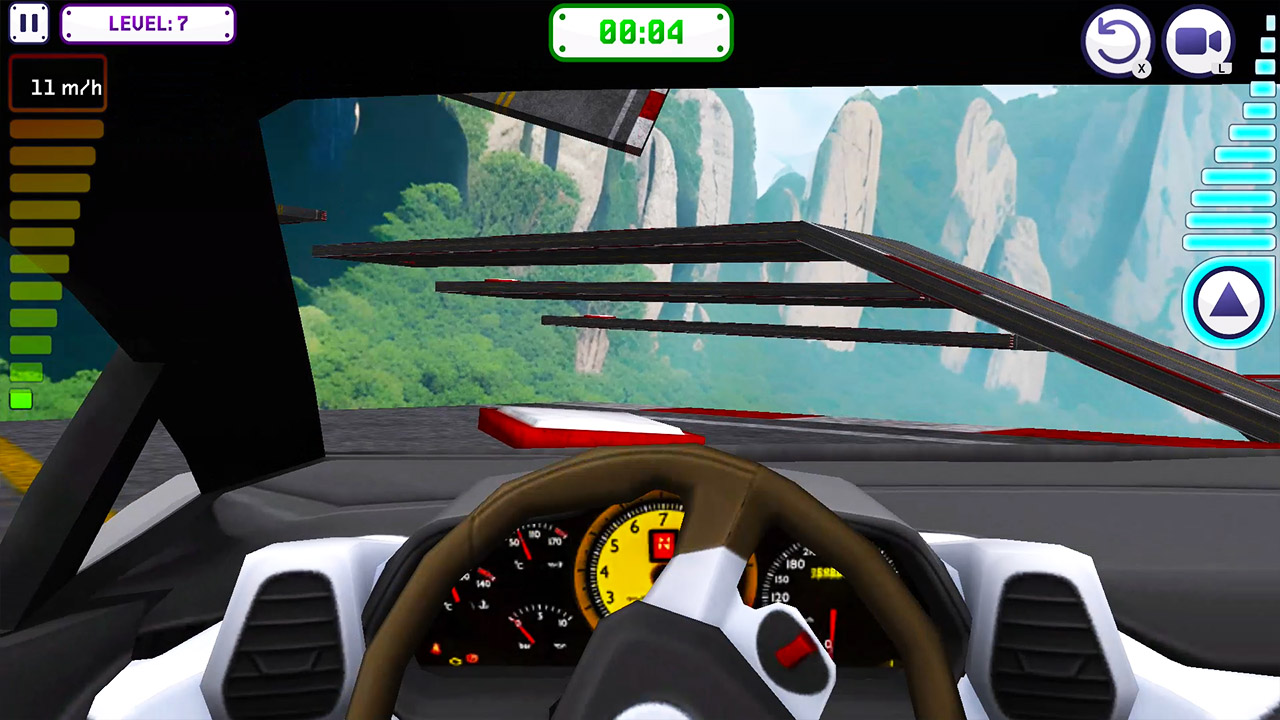Toggle the green segment at the gauge bottom
The image size is (1280, 720).
21,400
